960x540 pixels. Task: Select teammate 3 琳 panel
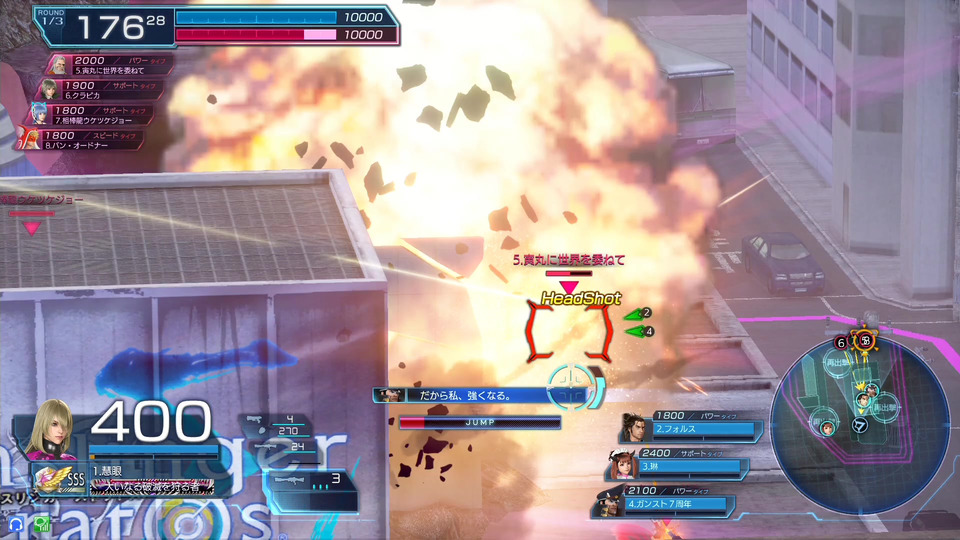[x=678, y=465]
